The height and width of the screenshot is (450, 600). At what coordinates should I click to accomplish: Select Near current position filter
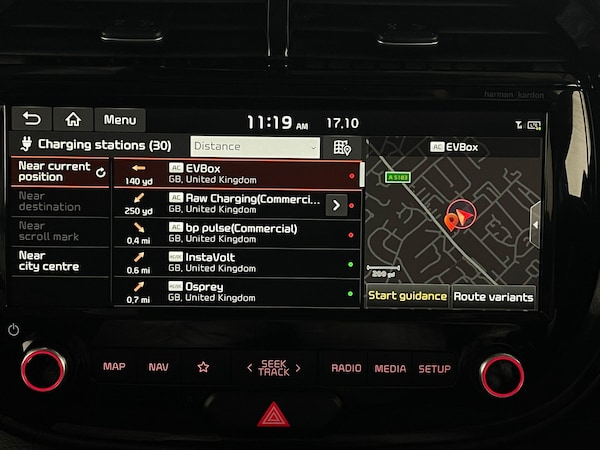pyautogui.click(x=60, y=172)
